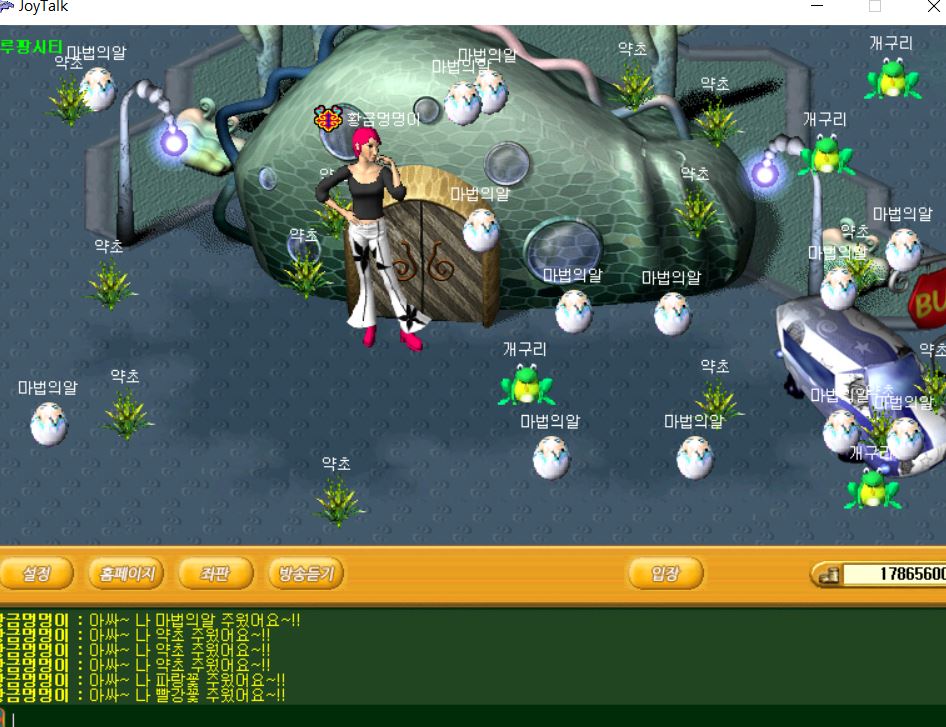
Task: Click the 홈페이지 homepage button
Action: [x=126, y=574]
